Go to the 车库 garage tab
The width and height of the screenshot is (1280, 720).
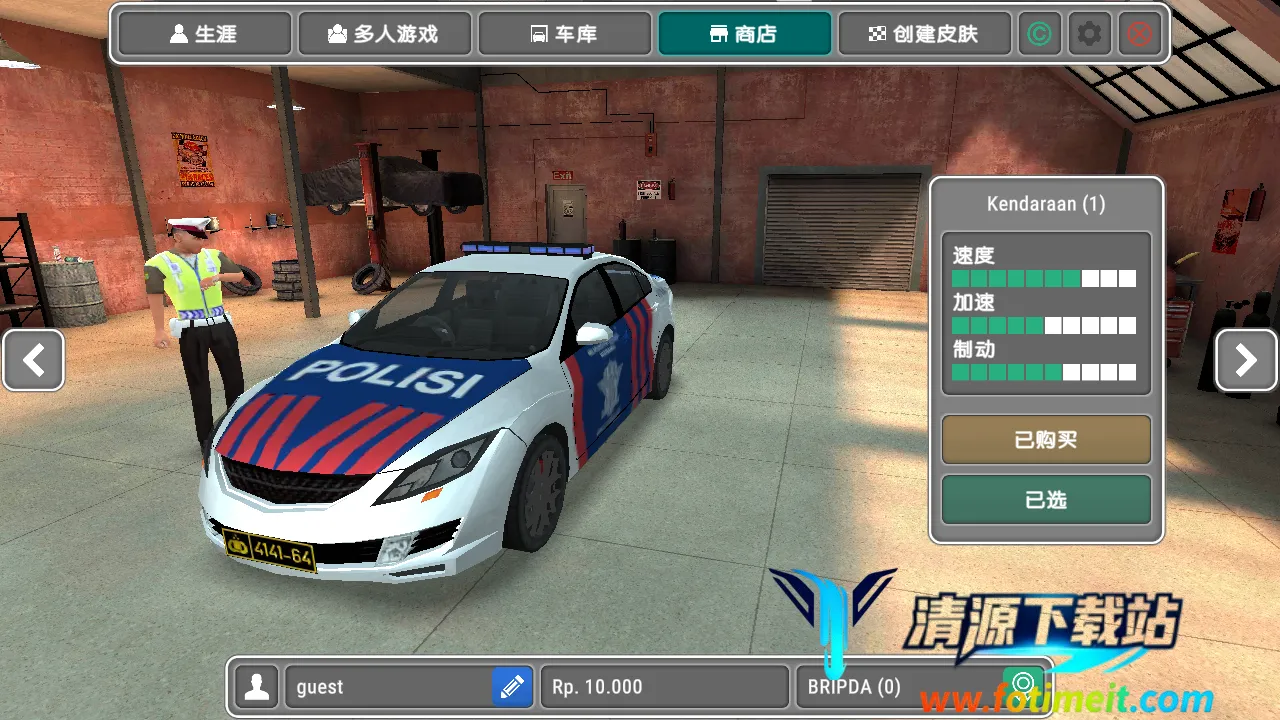pos(564,34)
